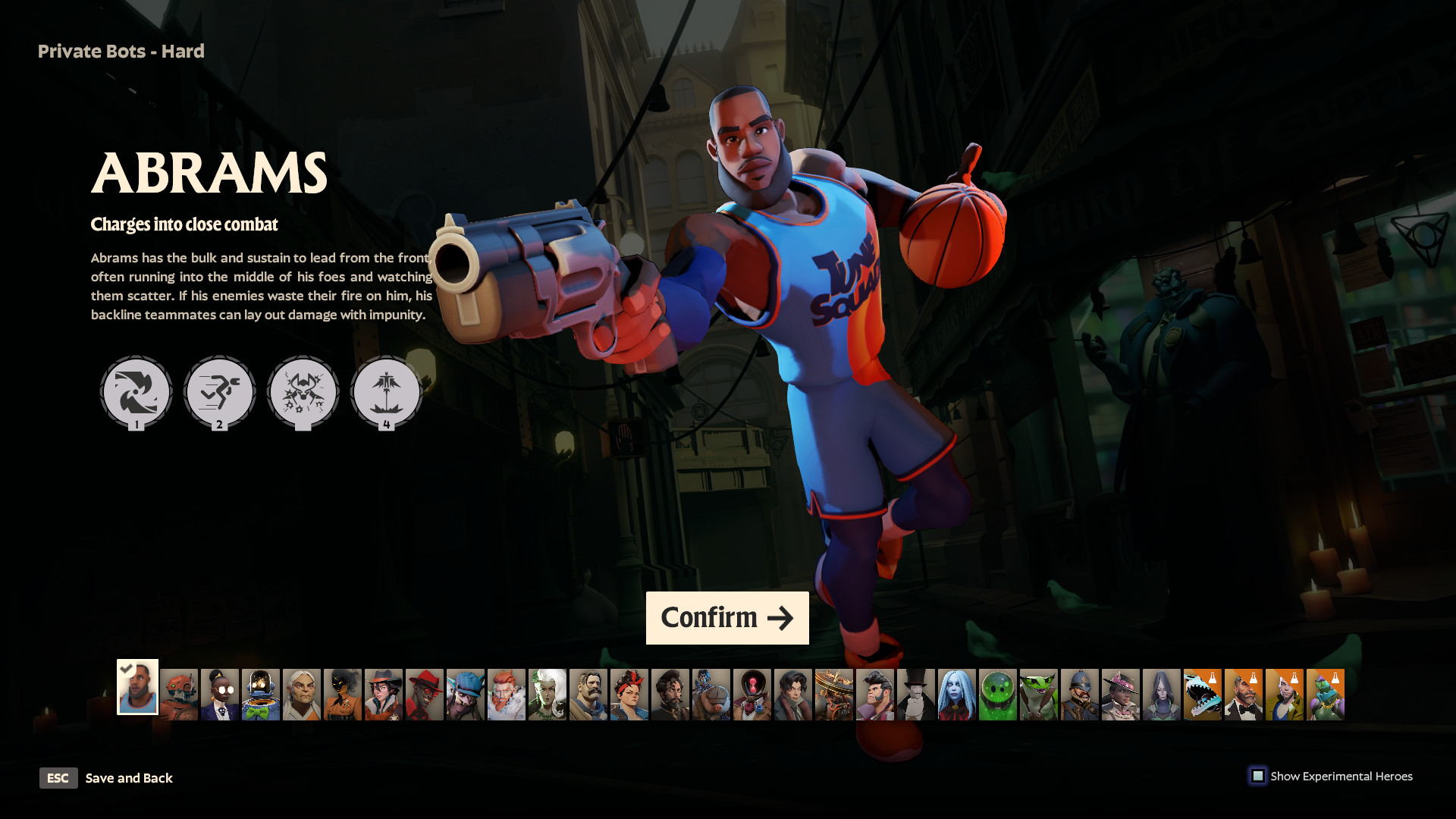Click Save and Back
This screenshot has width=1456, height=819.
[129, 778]
